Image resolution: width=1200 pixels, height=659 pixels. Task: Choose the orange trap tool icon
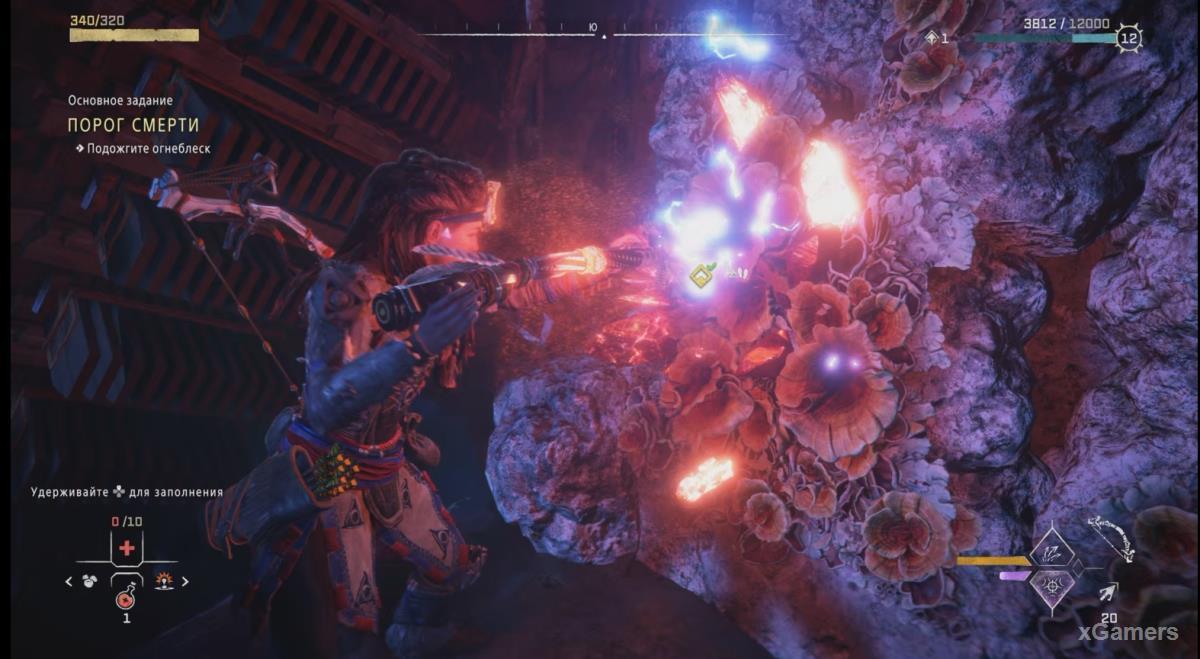(163, 581)
